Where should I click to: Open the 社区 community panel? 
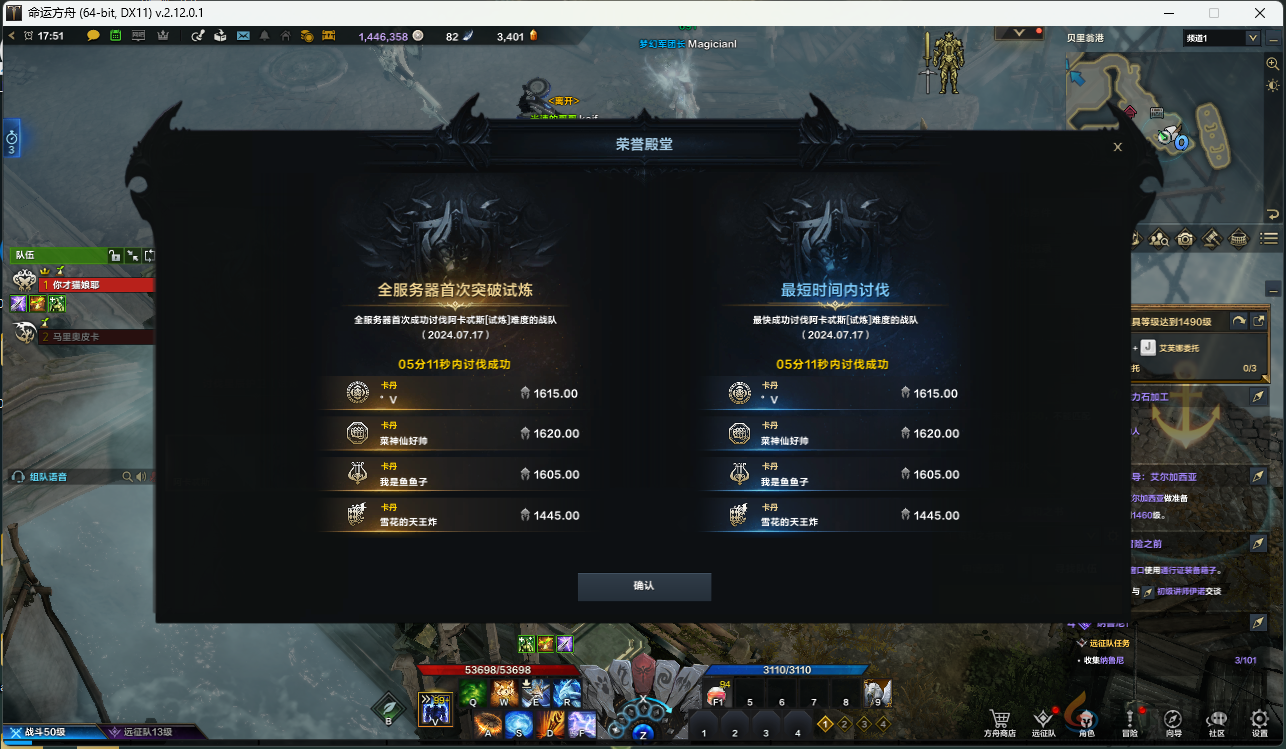(x=1217, y=717)
